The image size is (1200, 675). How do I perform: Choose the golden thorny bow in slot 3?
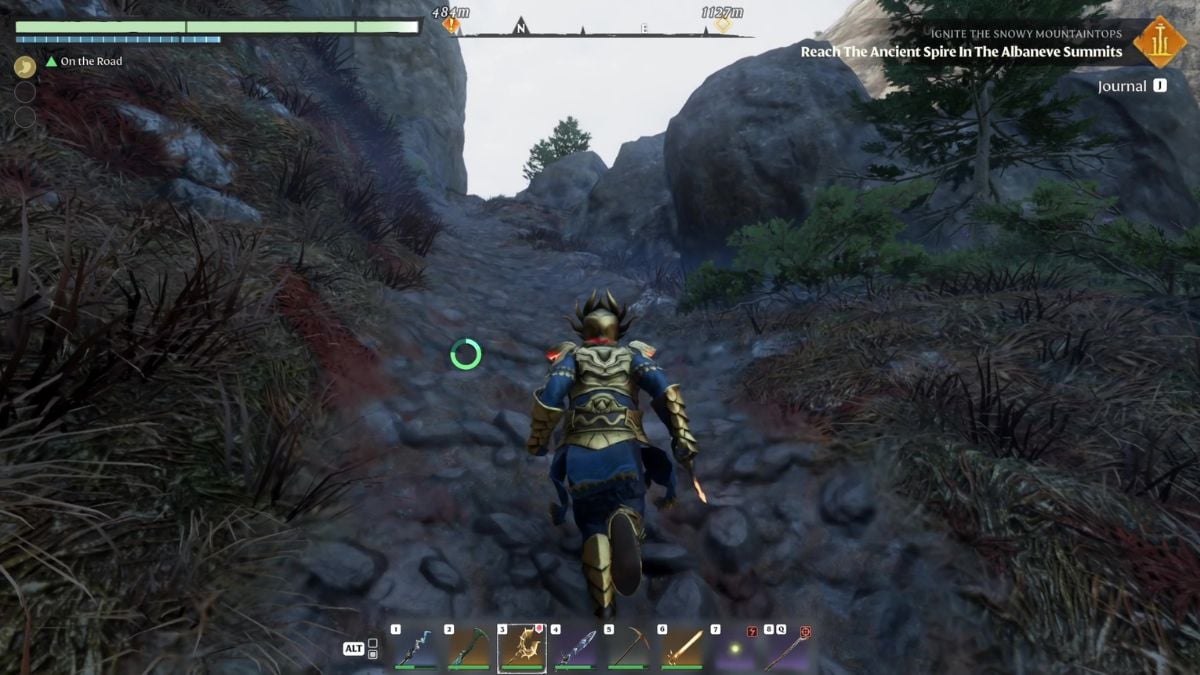(521, 649)
